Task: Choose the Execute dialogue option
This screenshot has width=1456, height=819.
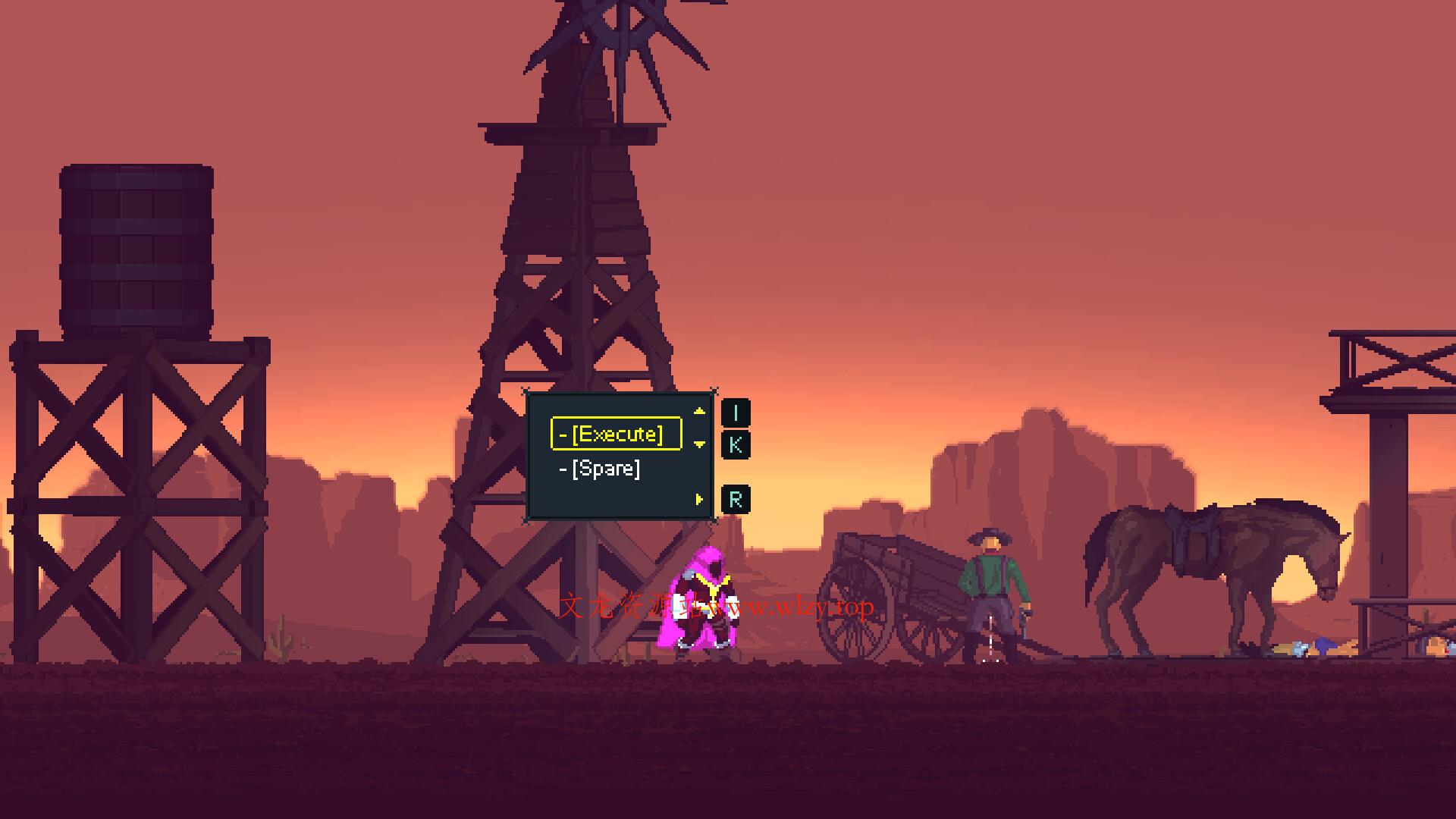Action: point(616,434)
